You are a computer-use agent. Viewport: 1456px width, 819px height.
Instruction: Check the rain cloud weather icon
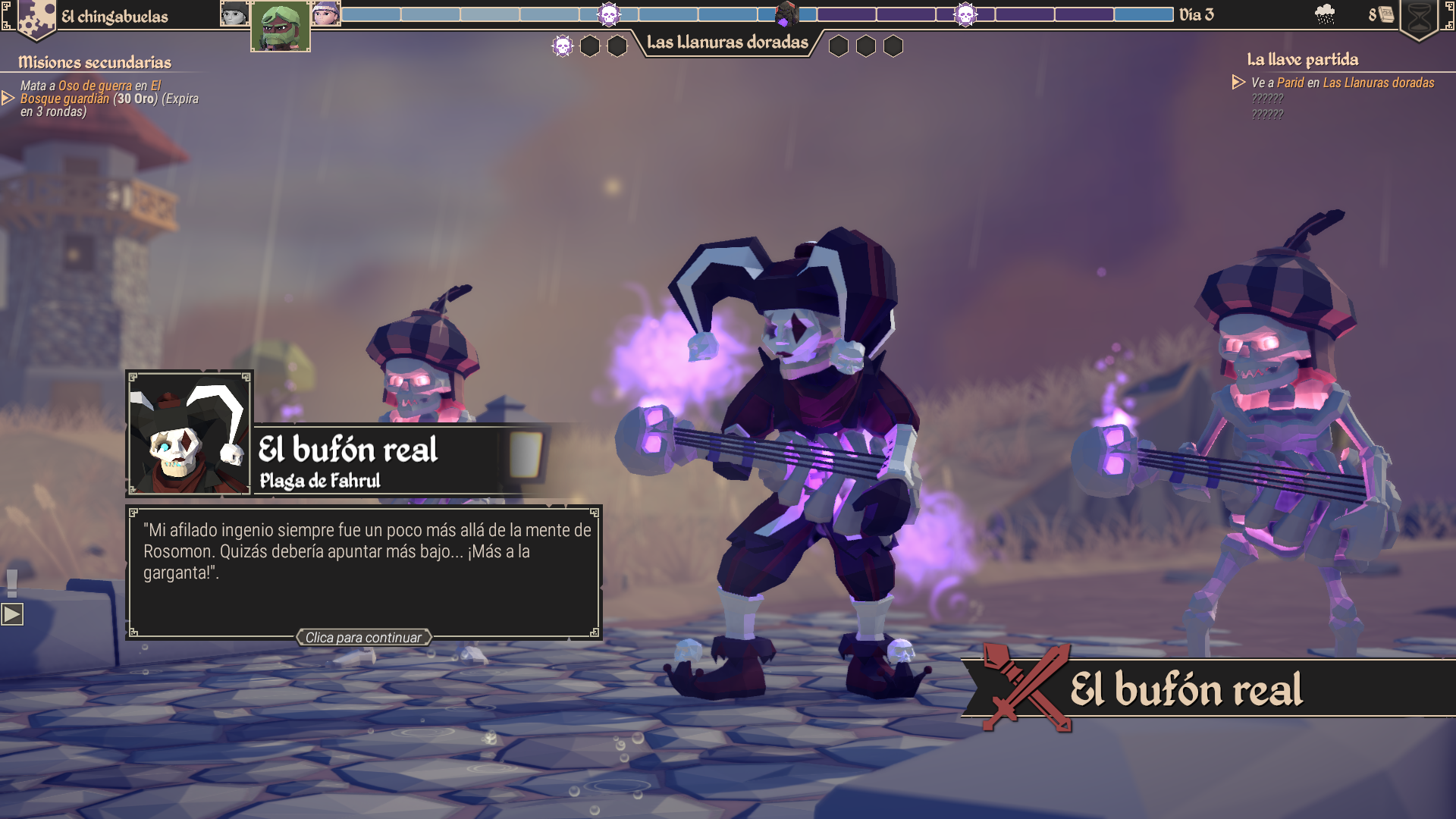(x=1324, y=14)
